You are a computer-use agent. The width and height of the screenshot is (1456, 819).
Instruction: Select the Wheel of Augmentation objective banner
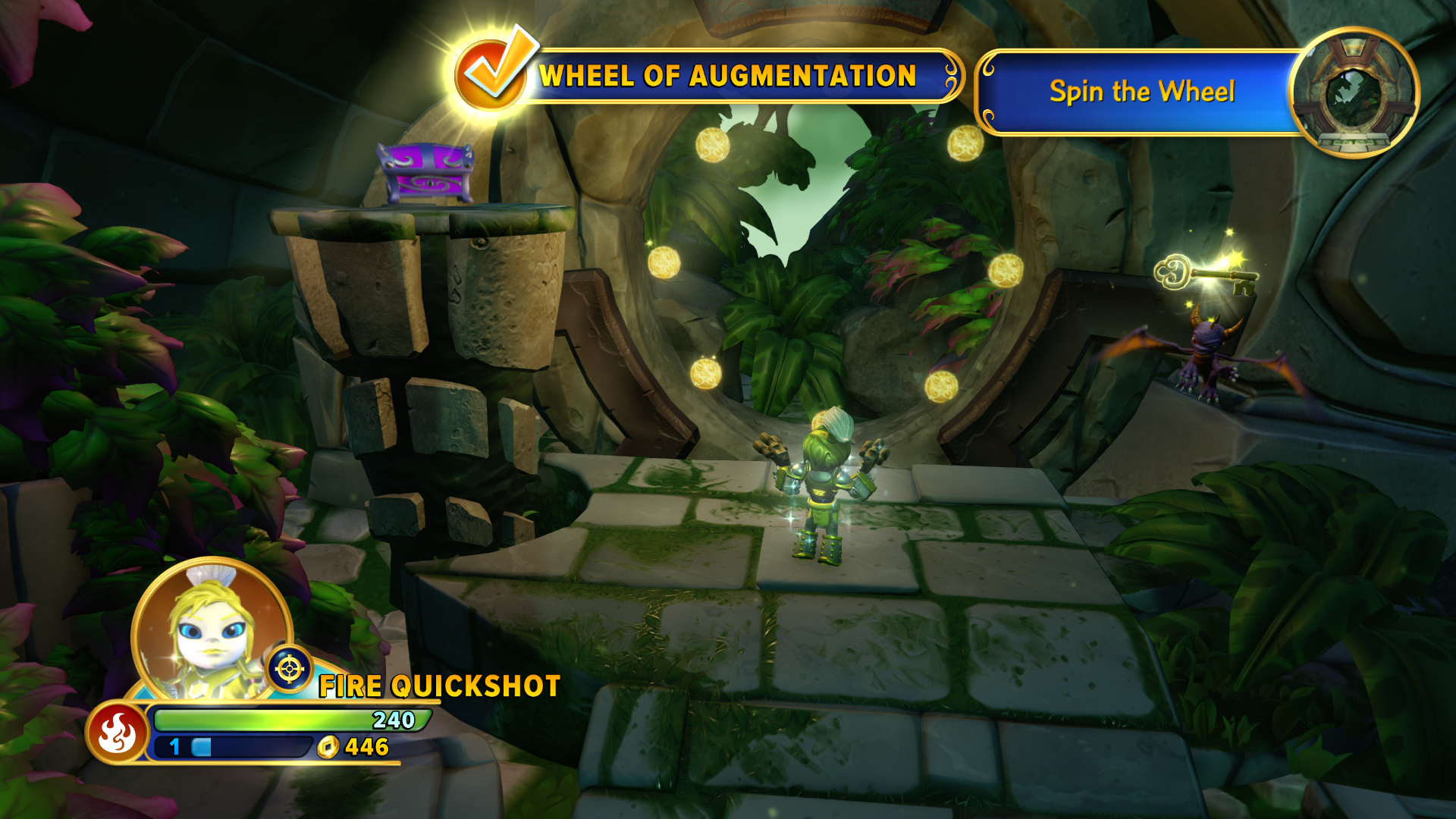coord(728,76)
